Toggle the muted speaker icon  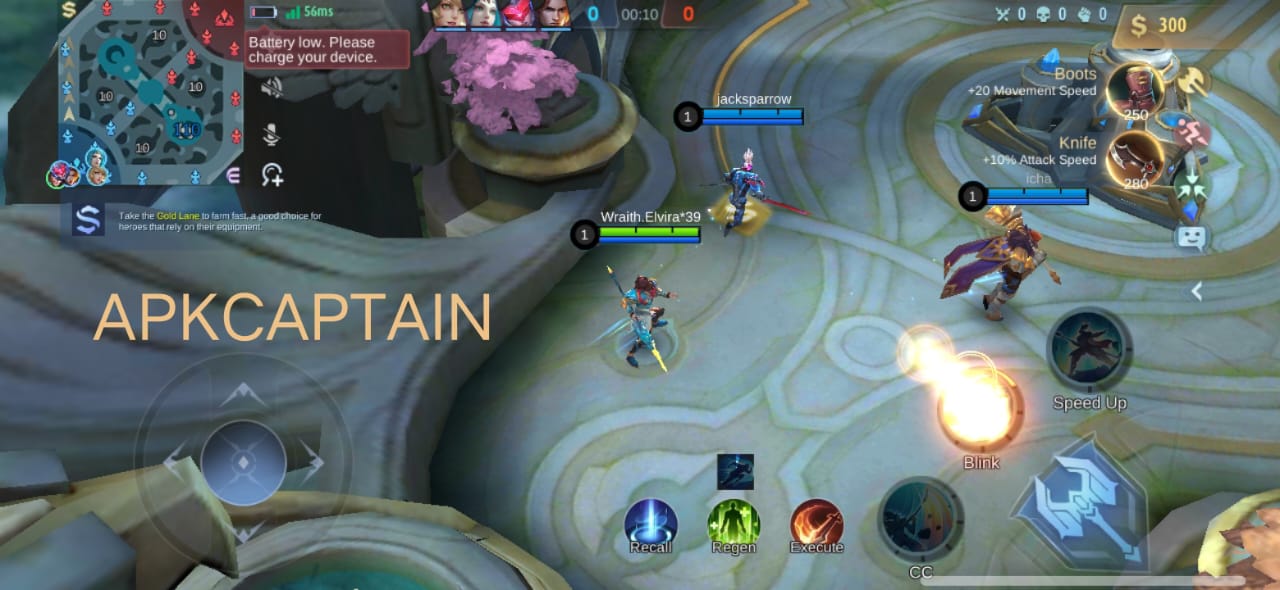(271, 88)
